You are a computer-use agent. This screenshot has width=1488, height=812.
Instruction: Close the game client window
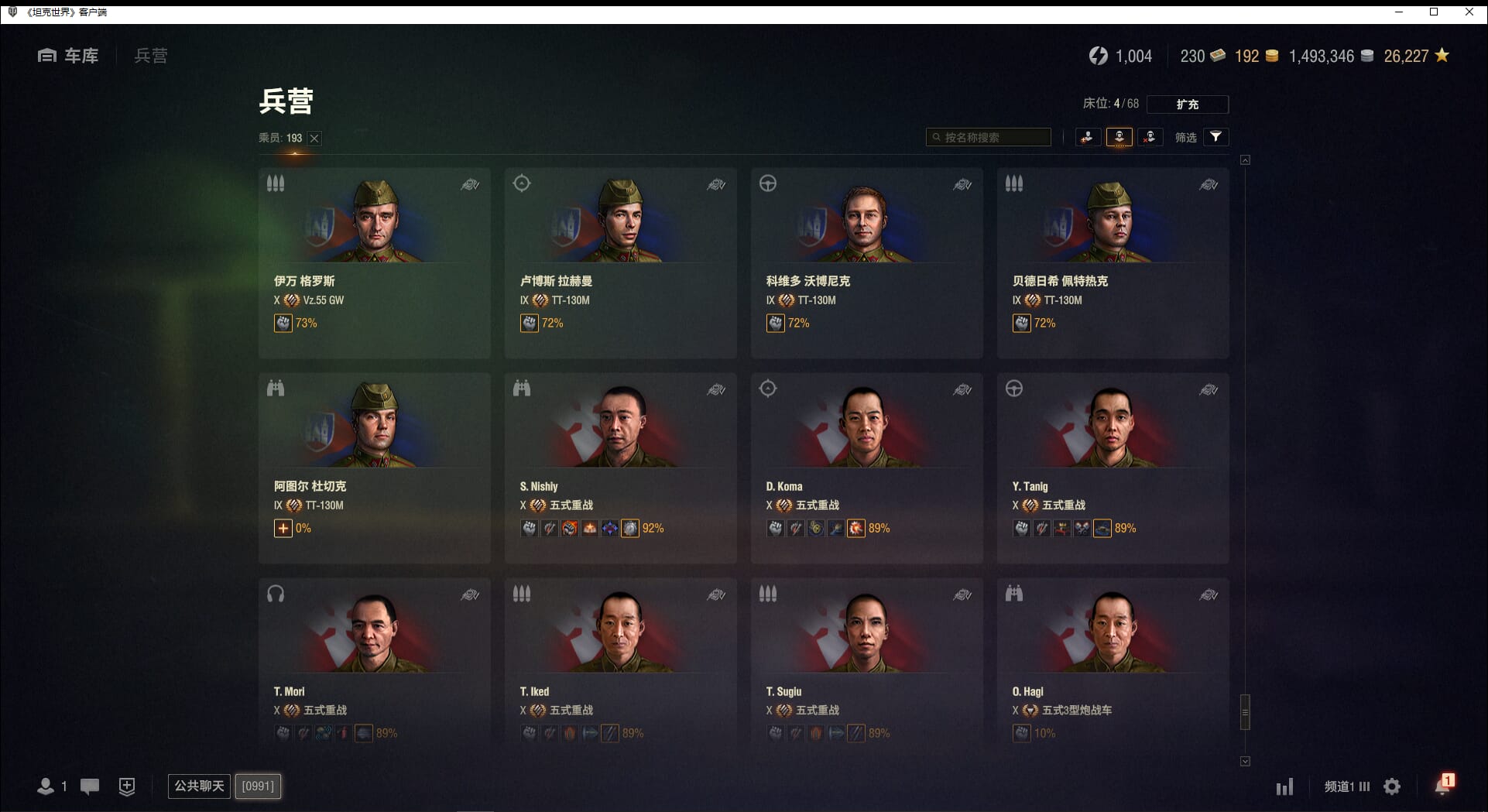tap(1469, 12)
